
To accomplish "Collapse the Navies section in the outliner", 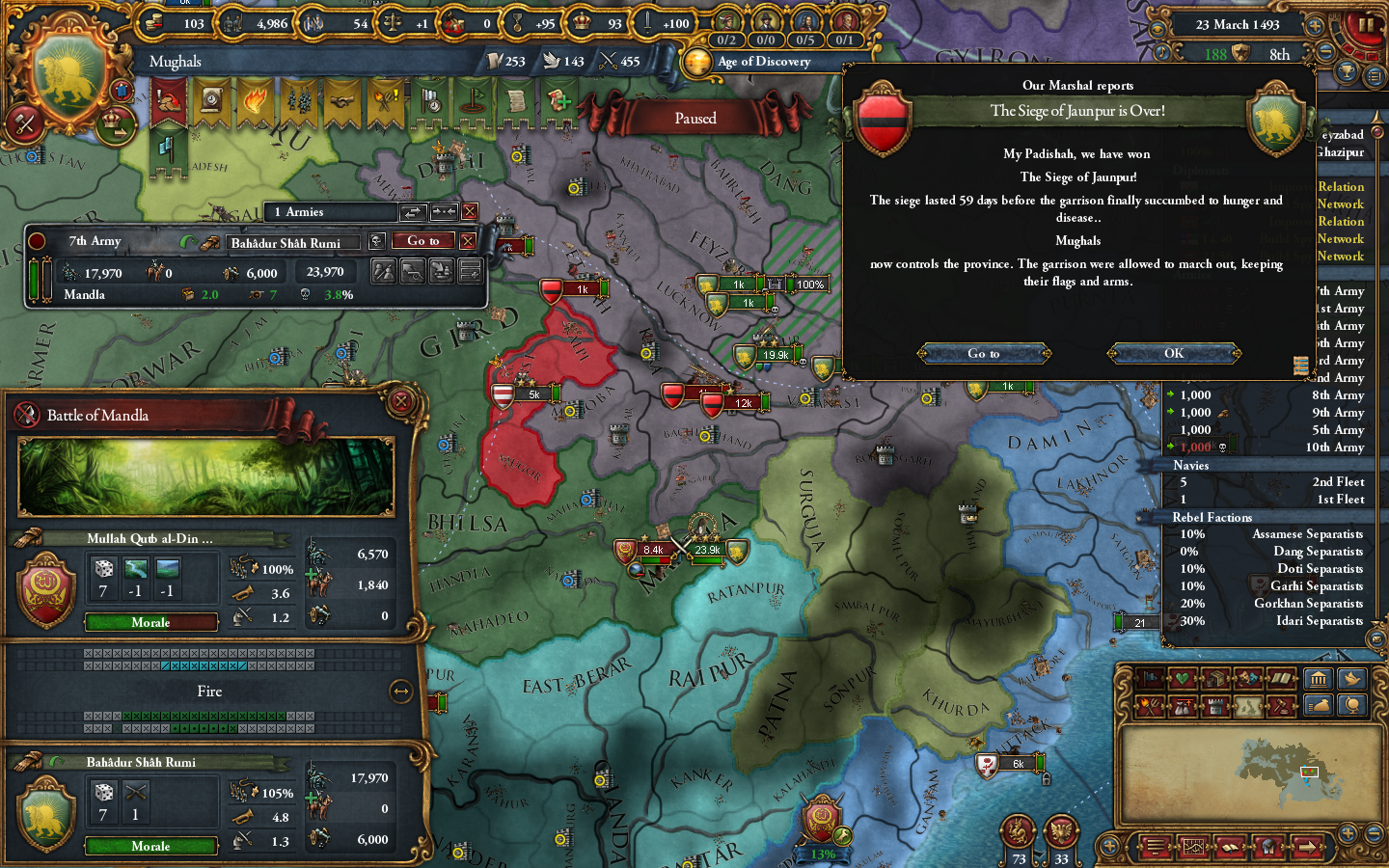I will pos(1190,465).
